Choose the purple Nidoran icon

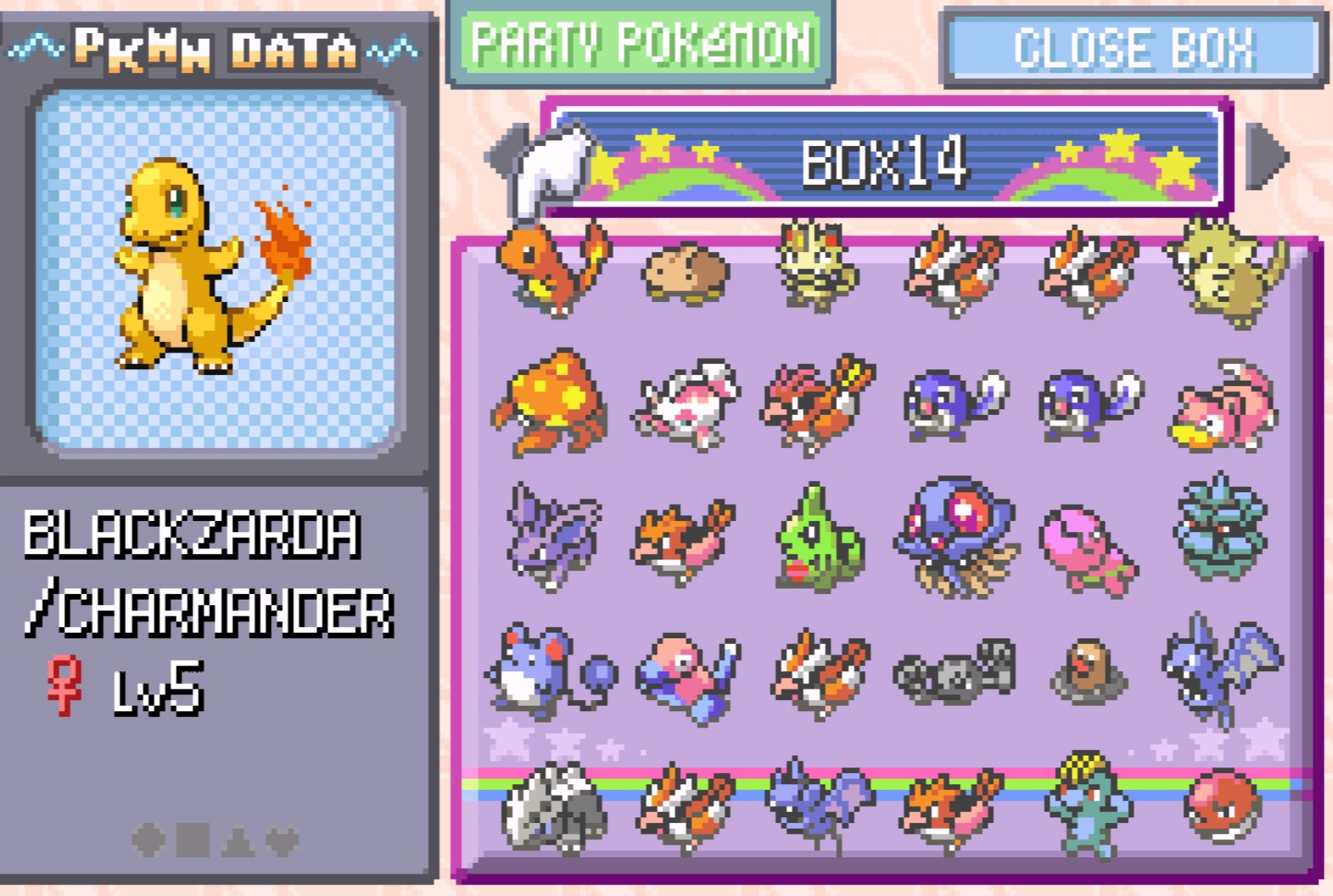click(551, 535)
